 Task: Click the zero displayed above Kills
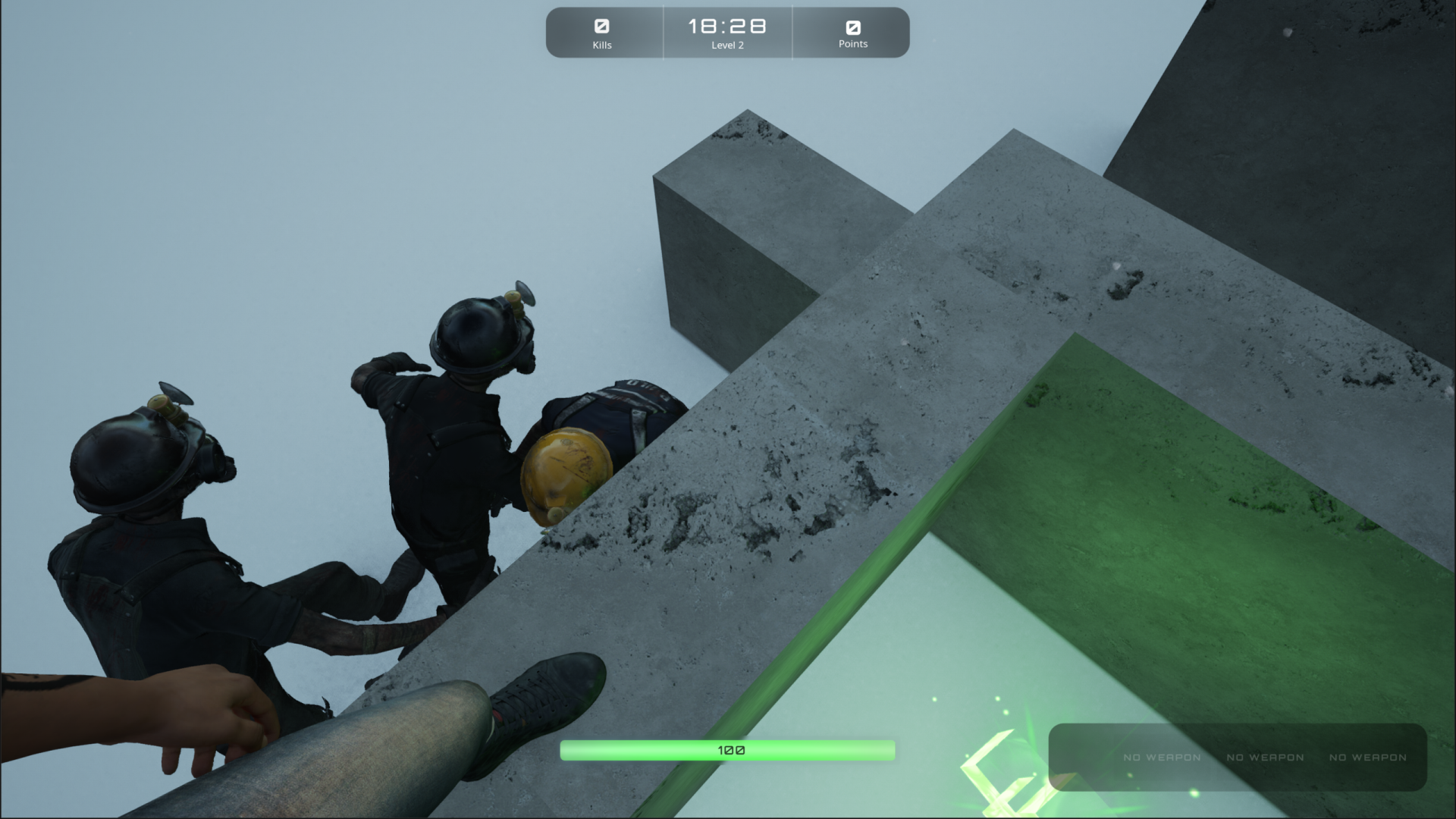(x=603, y=27)
